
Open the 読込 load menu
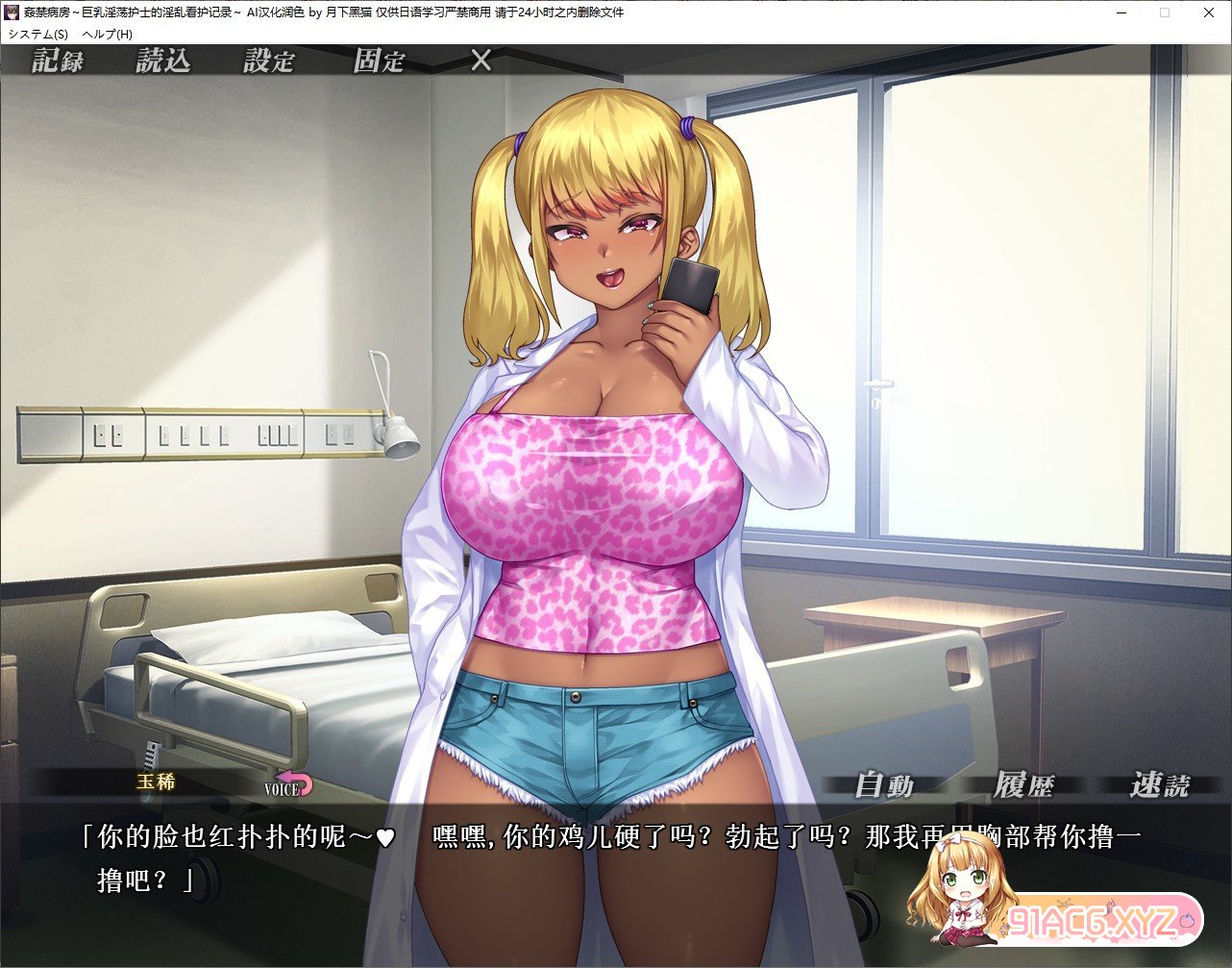click(163, 62)
